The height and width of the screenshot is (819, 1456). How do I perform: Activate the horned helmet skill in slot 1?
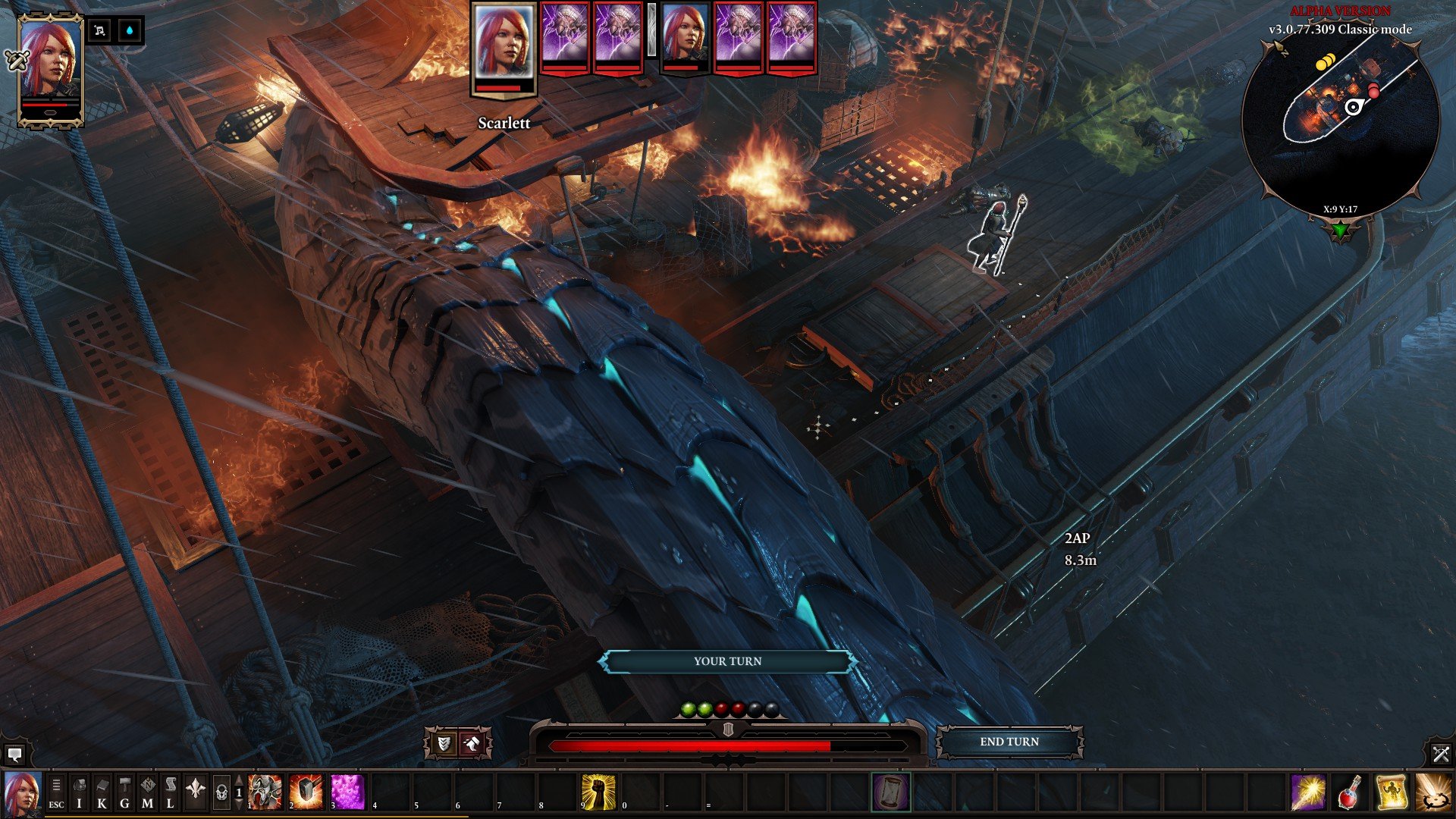(x=265, y=792)
